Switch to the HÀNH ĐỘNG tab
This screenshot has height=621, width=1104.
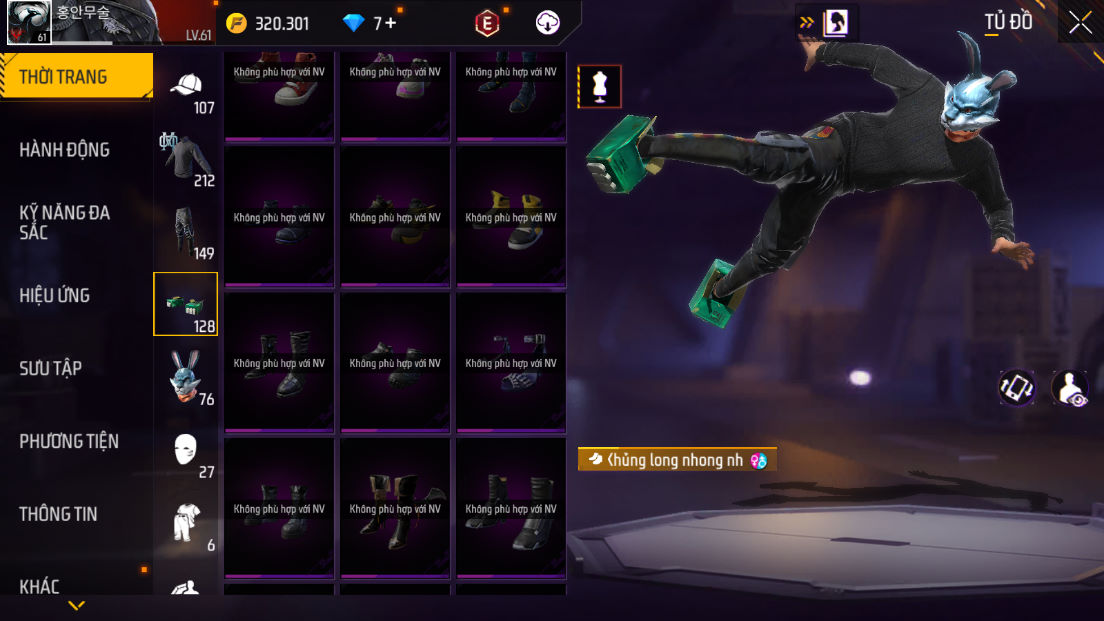(65, 150)
